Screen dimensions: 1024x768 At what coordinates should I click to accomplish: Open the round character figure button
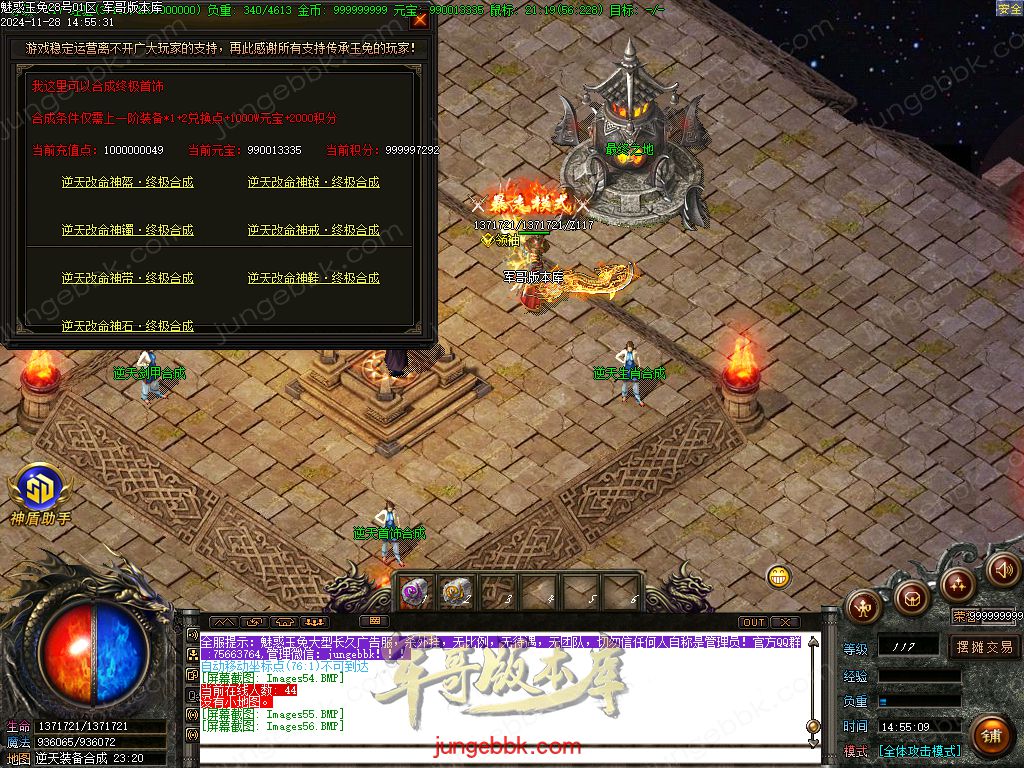(x=864, y=604)
